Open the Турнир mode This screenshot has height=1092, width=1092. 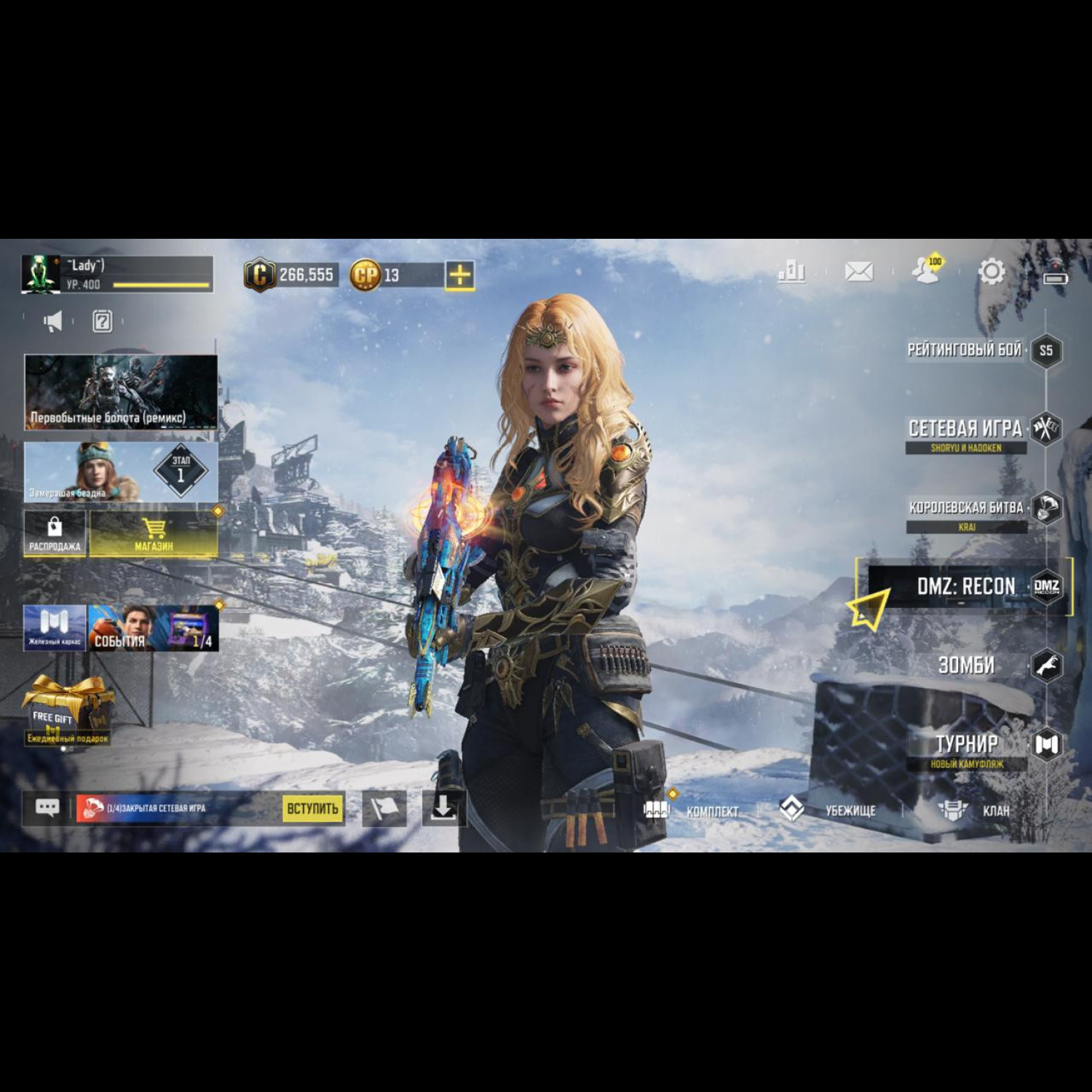click(967, 745)
